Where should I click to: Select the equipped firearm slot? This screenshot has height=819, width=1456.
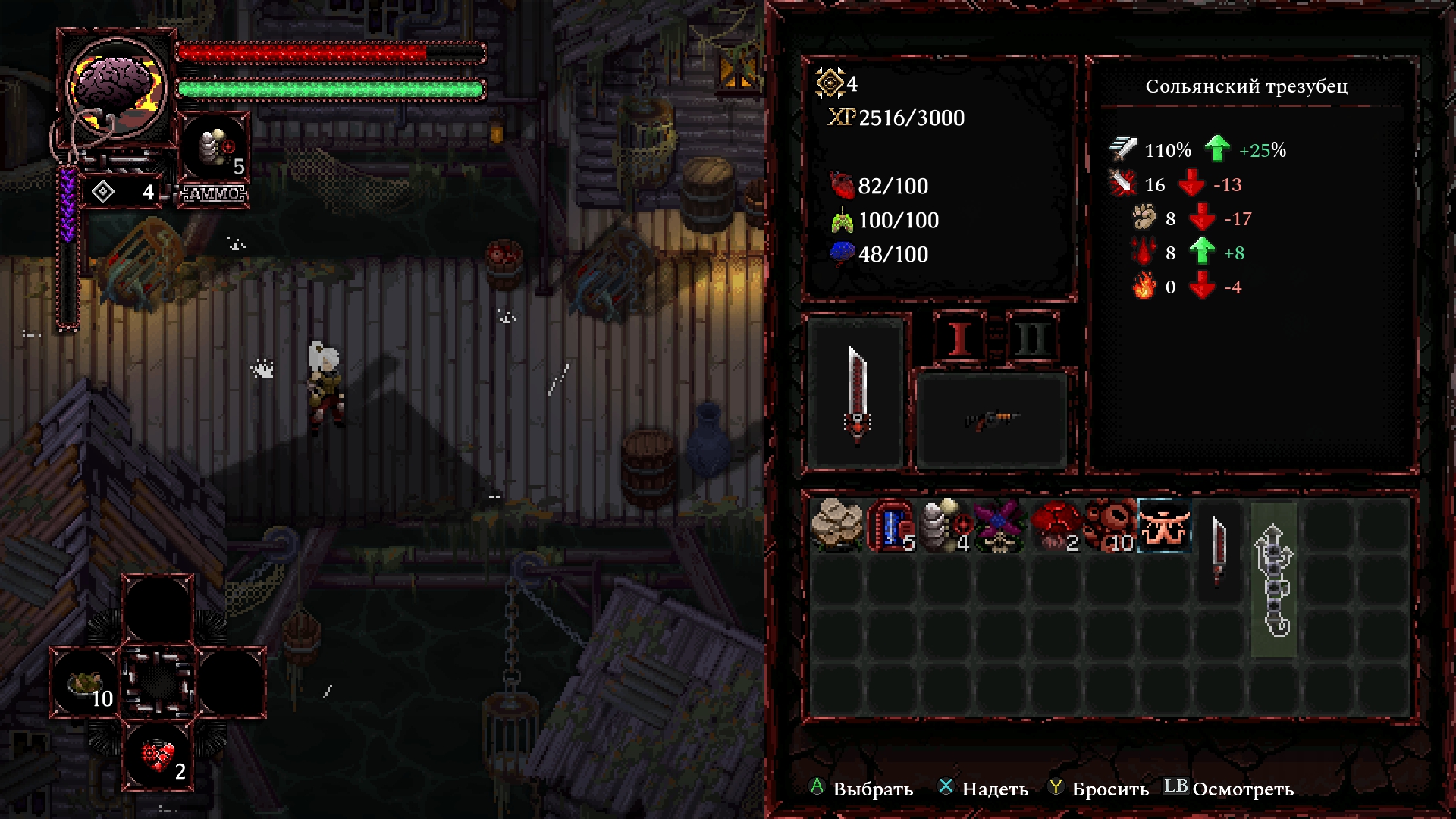[991, 419]
